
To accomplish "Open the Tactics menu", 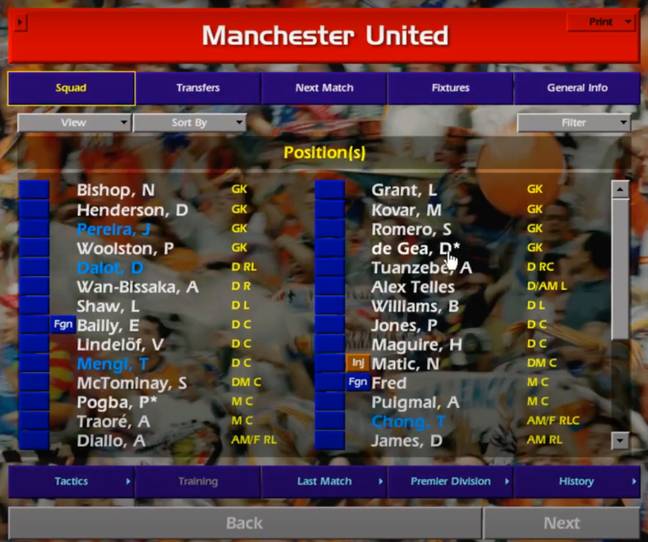I will coord(71,481).
